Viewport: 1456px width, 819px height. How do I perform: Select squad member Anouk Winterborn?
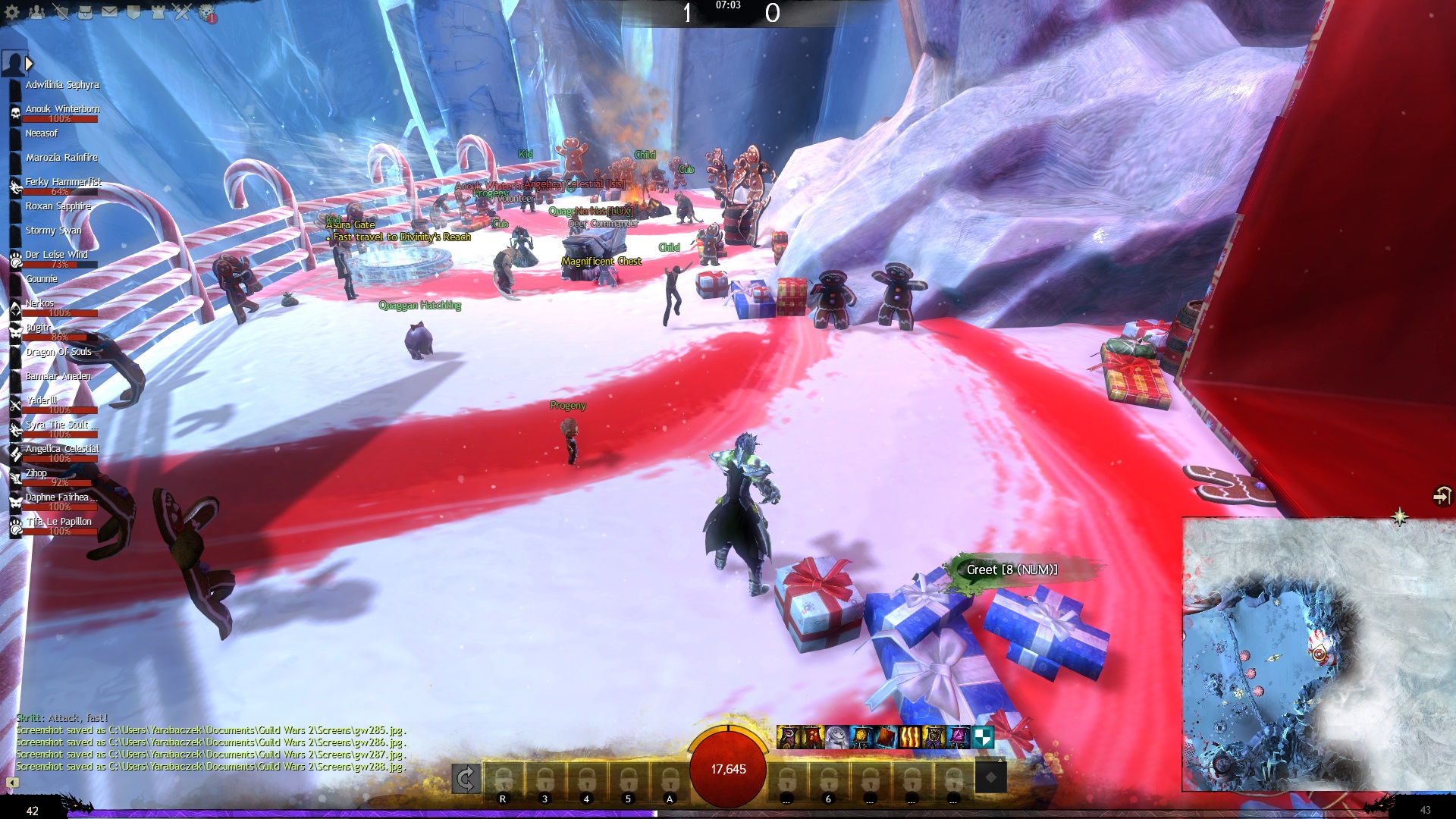coord(61,110)
